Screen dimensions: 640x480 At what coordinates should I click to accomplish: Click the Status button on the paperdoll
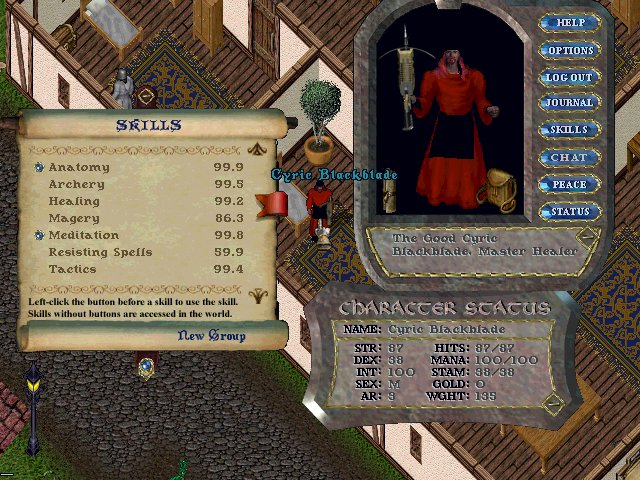coord(570,212)
